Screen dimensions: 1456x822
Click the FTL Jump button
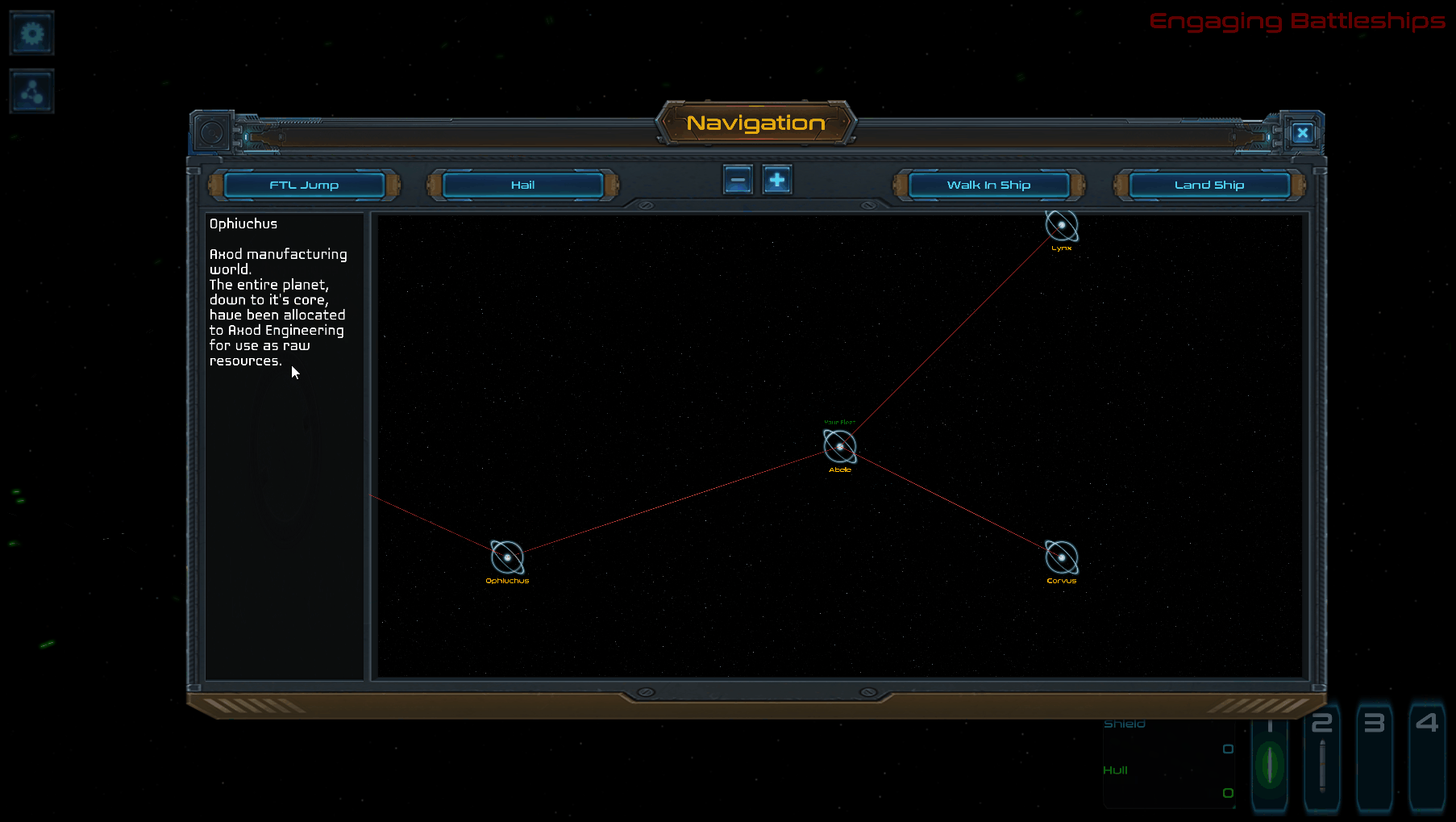tap(304, 185)
